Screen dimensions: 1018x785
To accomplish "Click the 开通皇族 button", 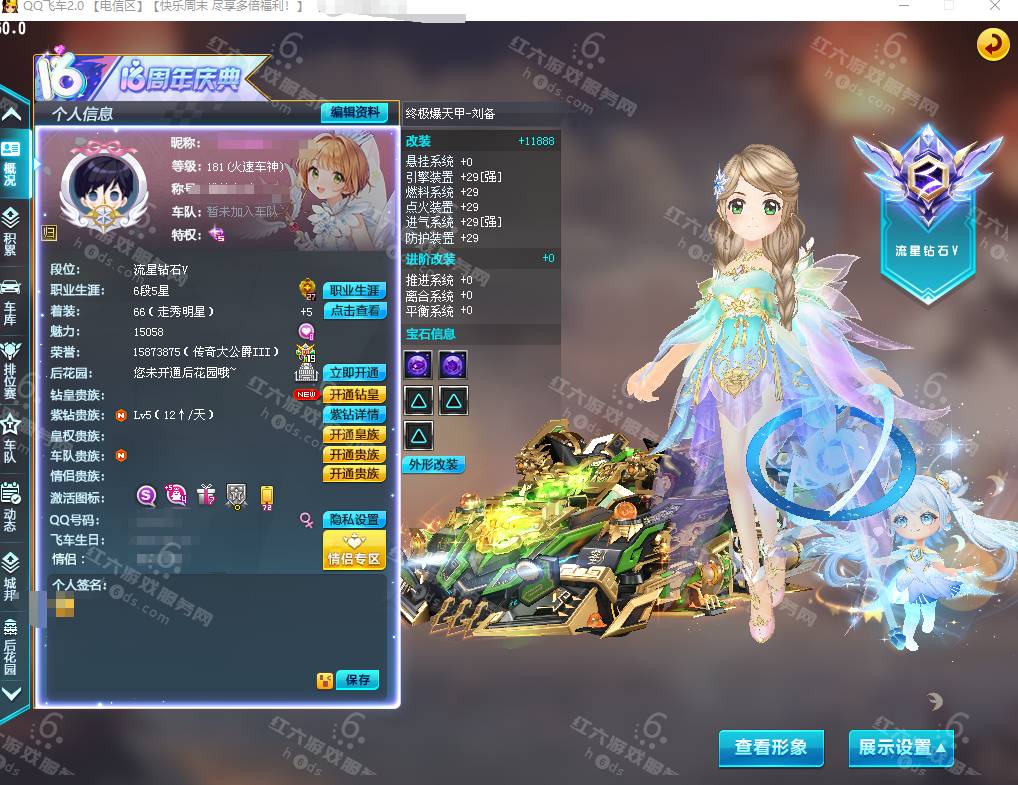I will [x=354, y=434].
